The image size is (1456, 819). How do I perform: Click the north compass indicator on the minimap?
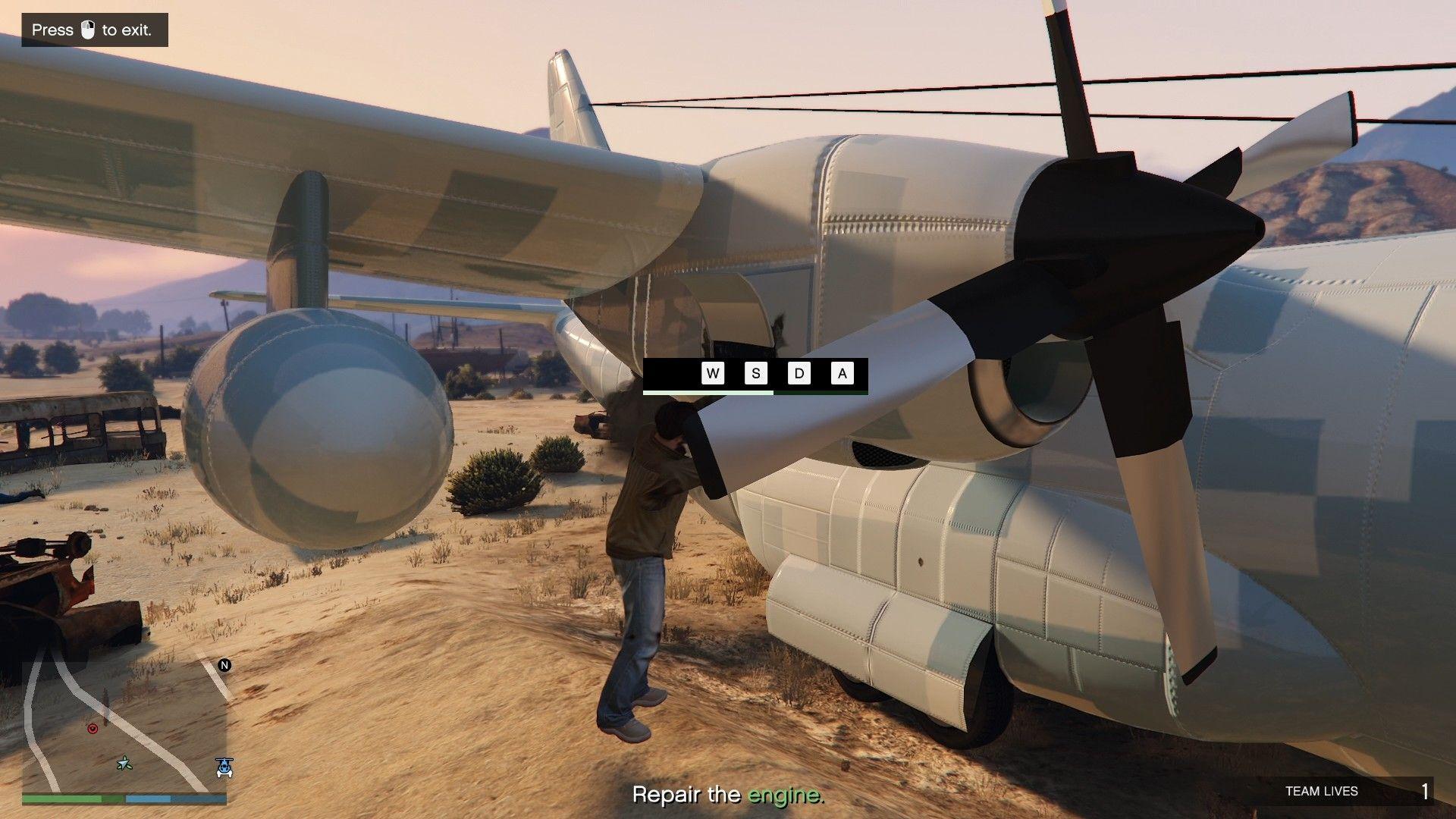point(224,665)
